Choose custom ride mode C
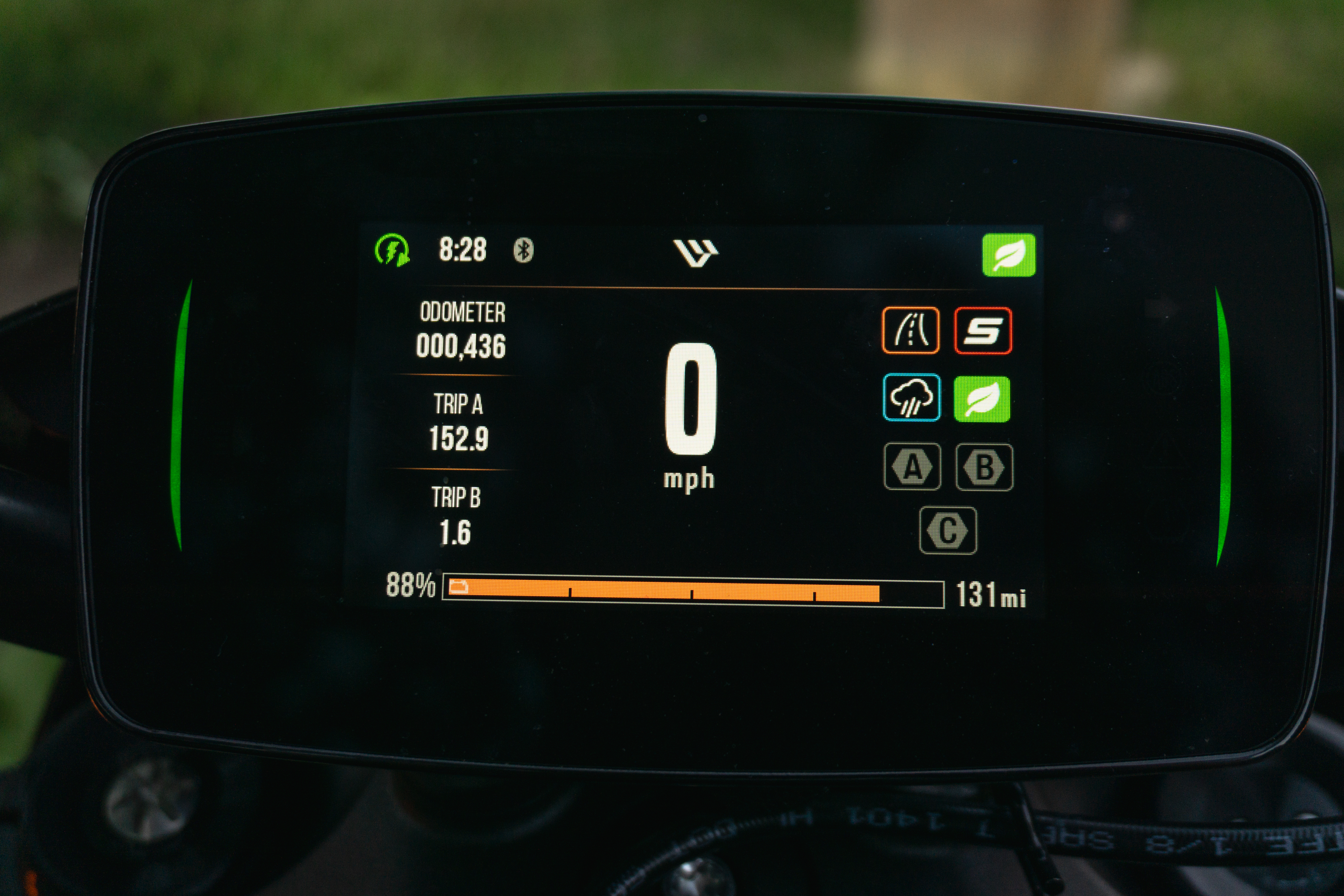1344x896 pixels. [948, 530]
